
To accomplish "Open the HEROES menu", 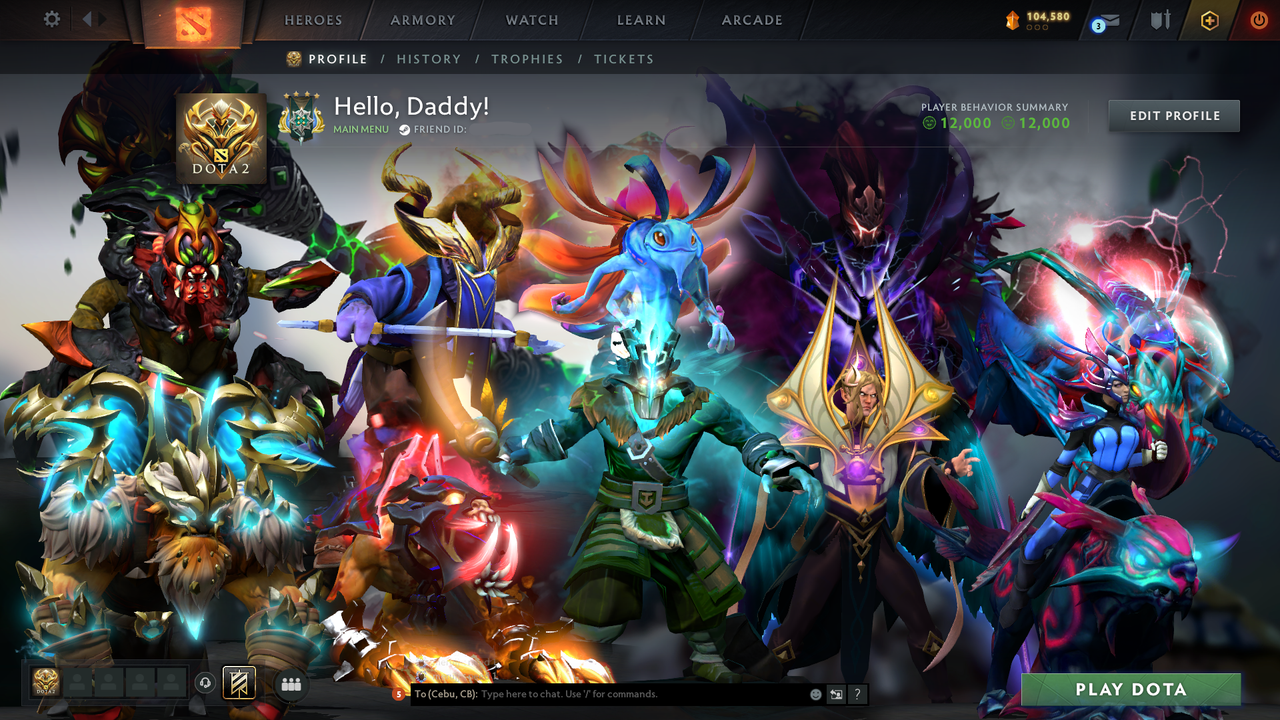I will [313, 20].
